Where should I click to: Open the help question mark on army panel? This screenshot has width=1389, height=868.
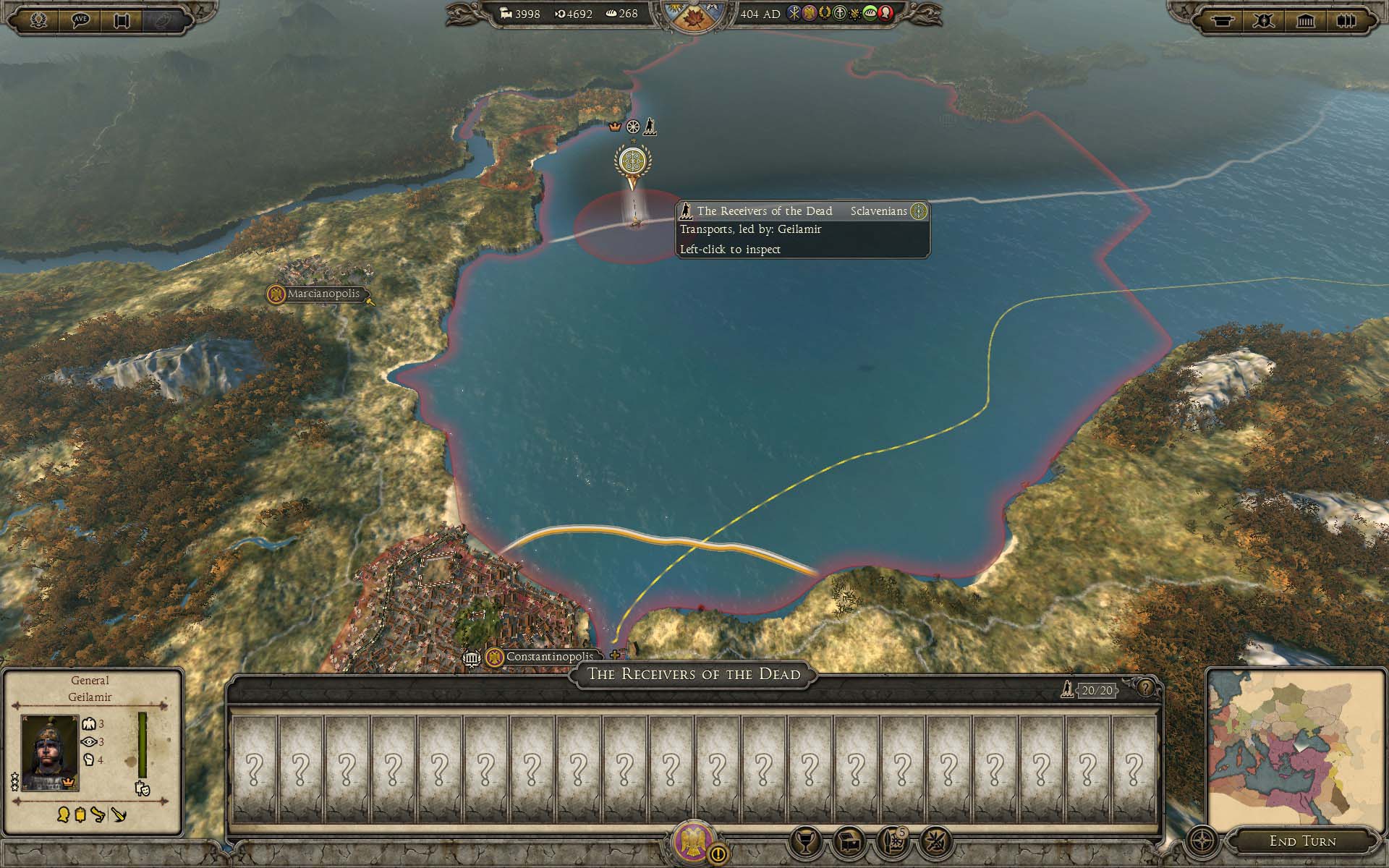(1145, 688)
